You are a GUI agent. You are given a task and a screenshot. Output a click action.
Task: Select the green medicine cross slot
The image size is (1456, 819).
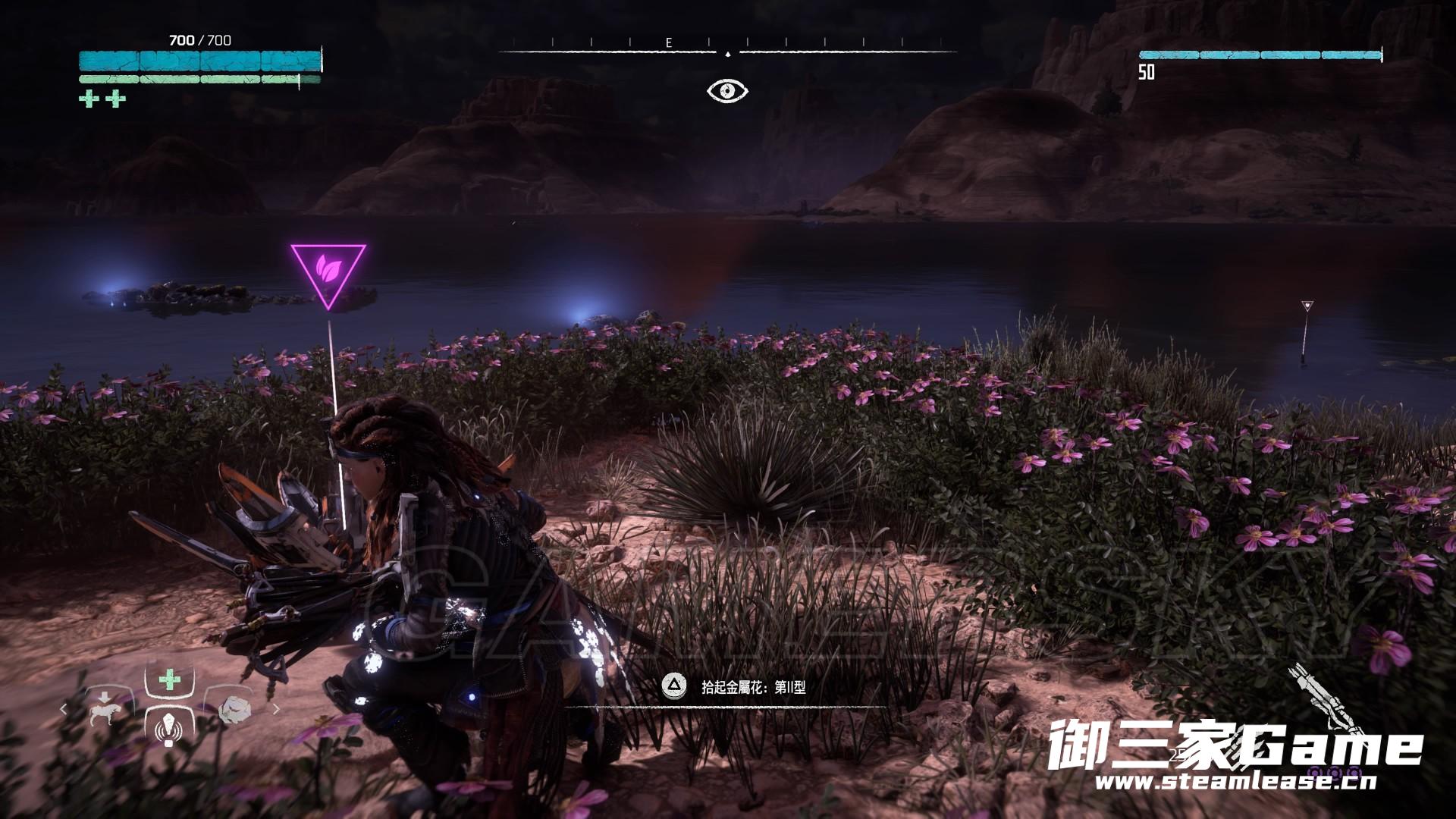(169, 680)
